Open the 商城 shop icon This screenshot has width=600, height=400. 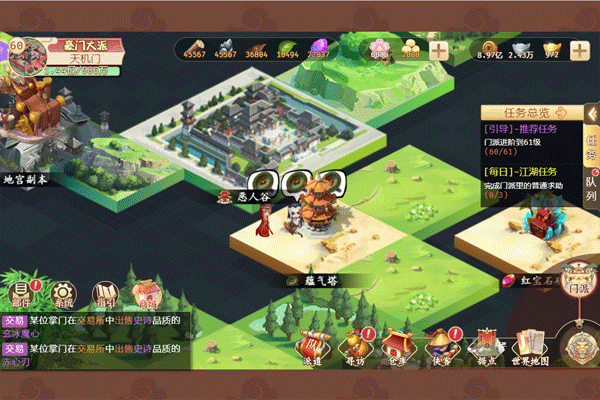click(x=148, y=294)
